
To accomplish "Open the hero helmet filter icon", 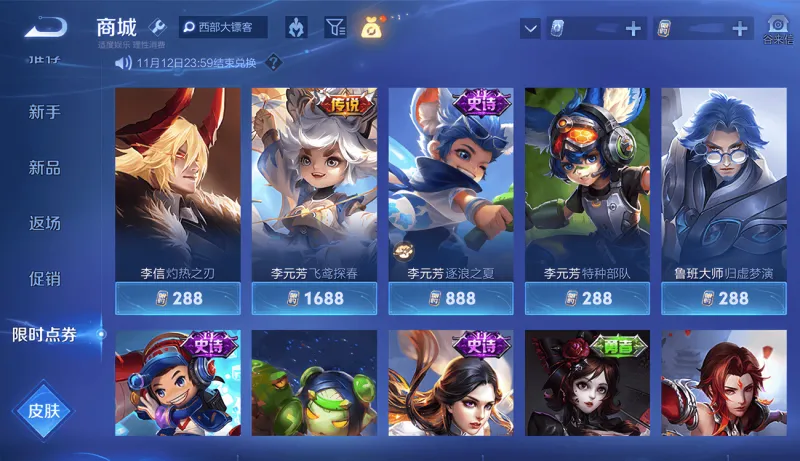I will (296, 27).
